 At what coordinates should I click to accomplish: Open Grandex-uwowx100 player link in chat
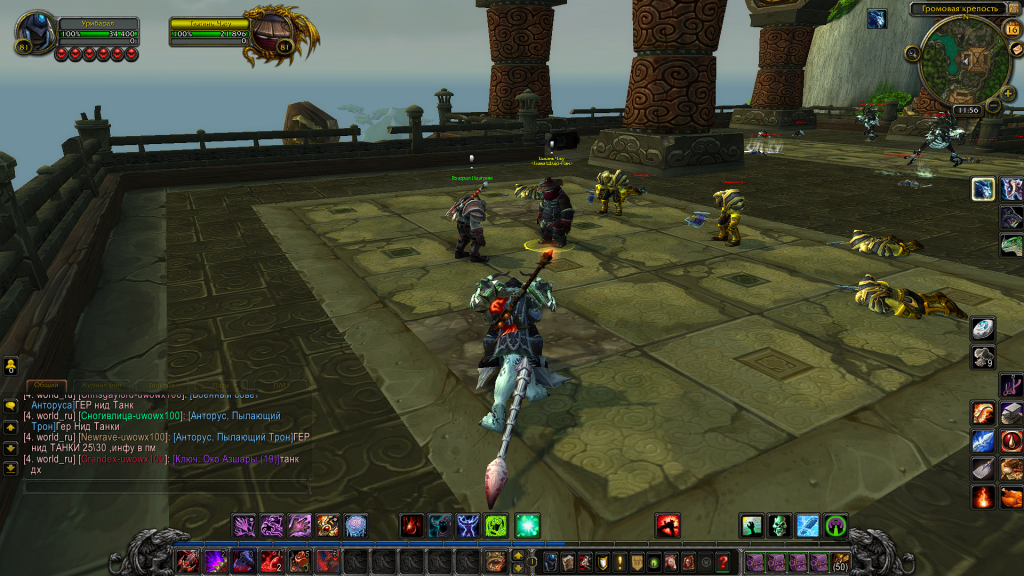coord(122,459)
